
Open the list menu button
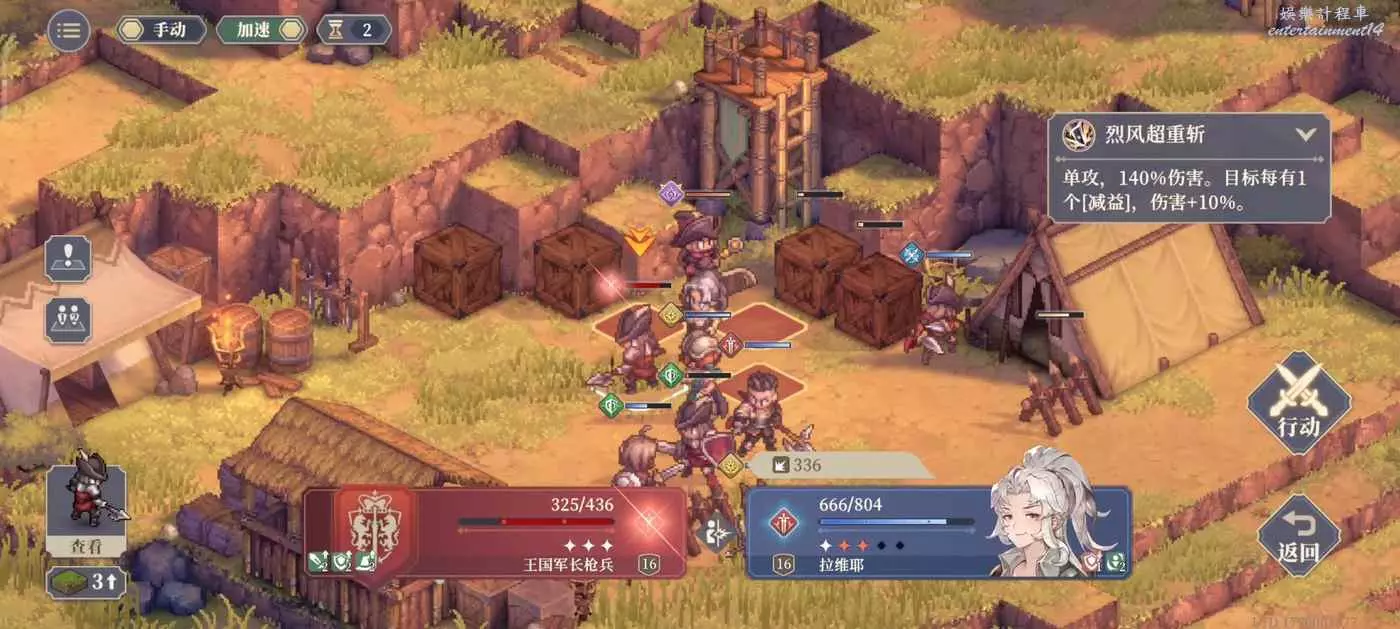68,30
